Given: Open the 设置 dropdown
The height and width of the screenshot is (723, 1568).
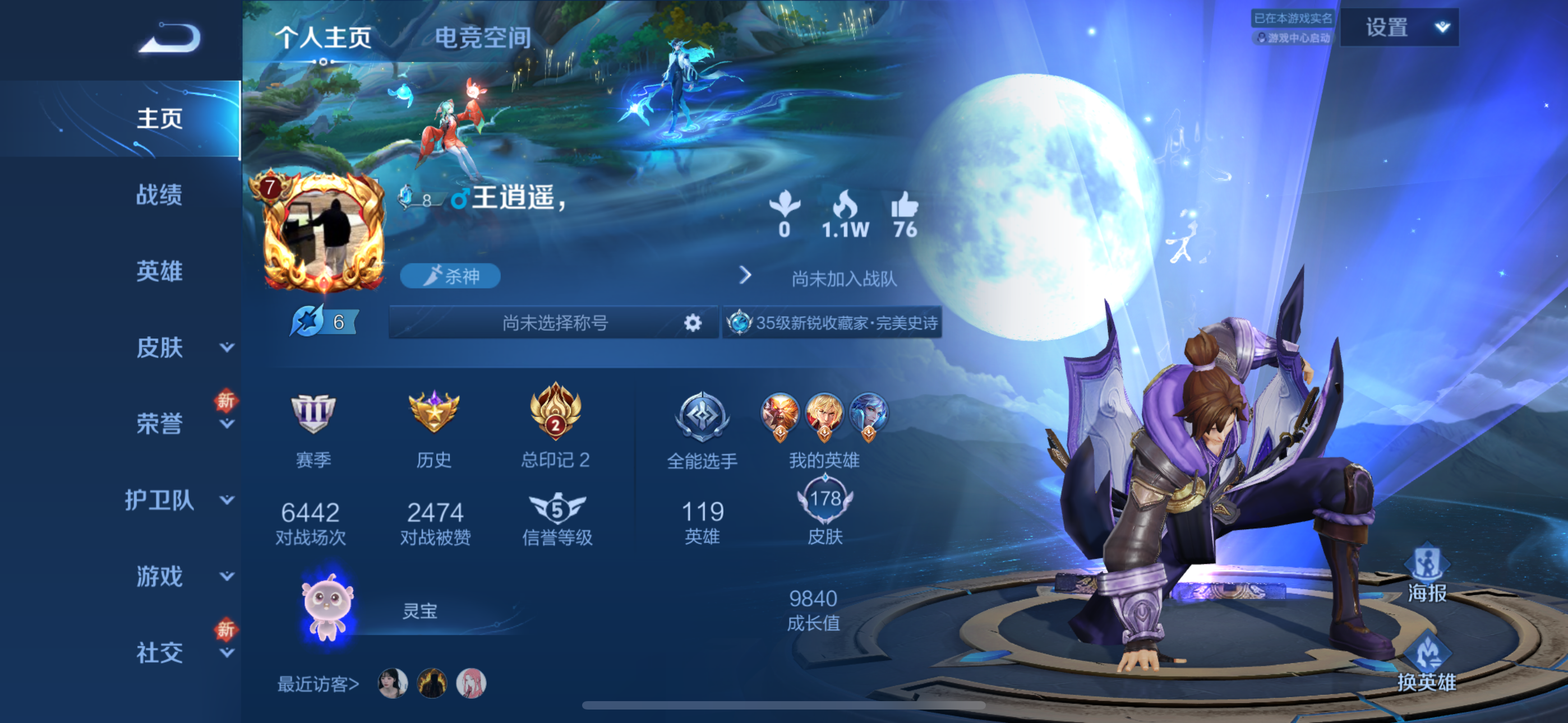Looking at the screenshot, I should [x=1399, y=28].
